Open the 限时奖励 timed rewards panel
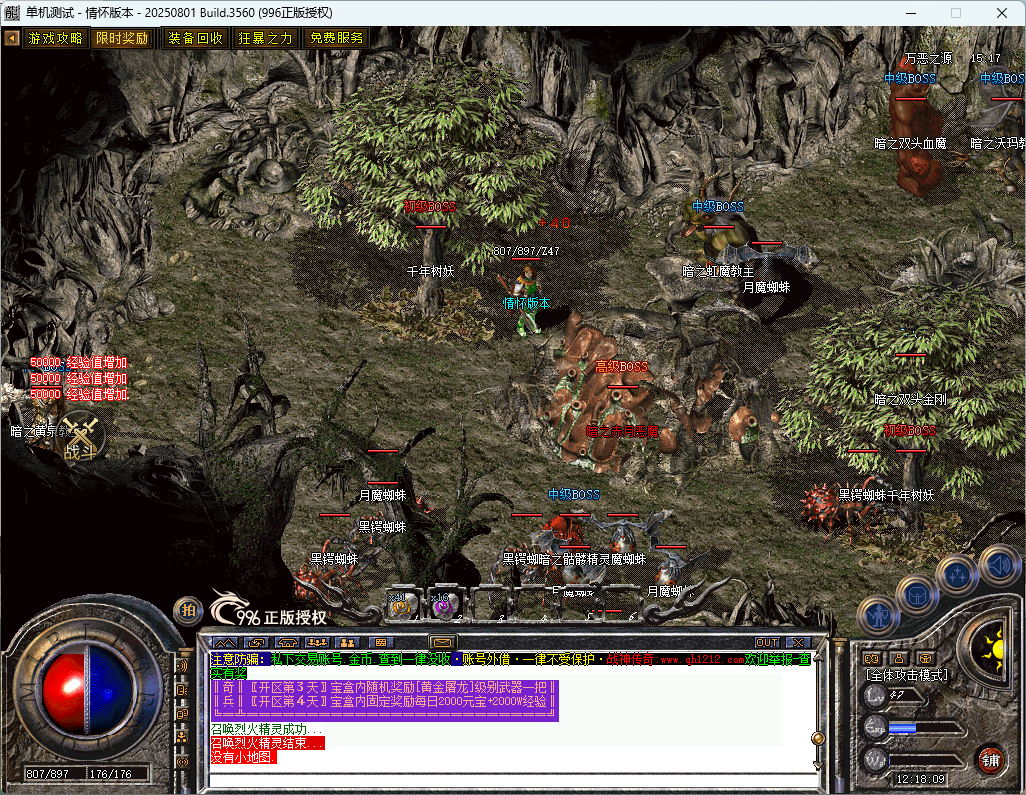 (x=122, y=38)
